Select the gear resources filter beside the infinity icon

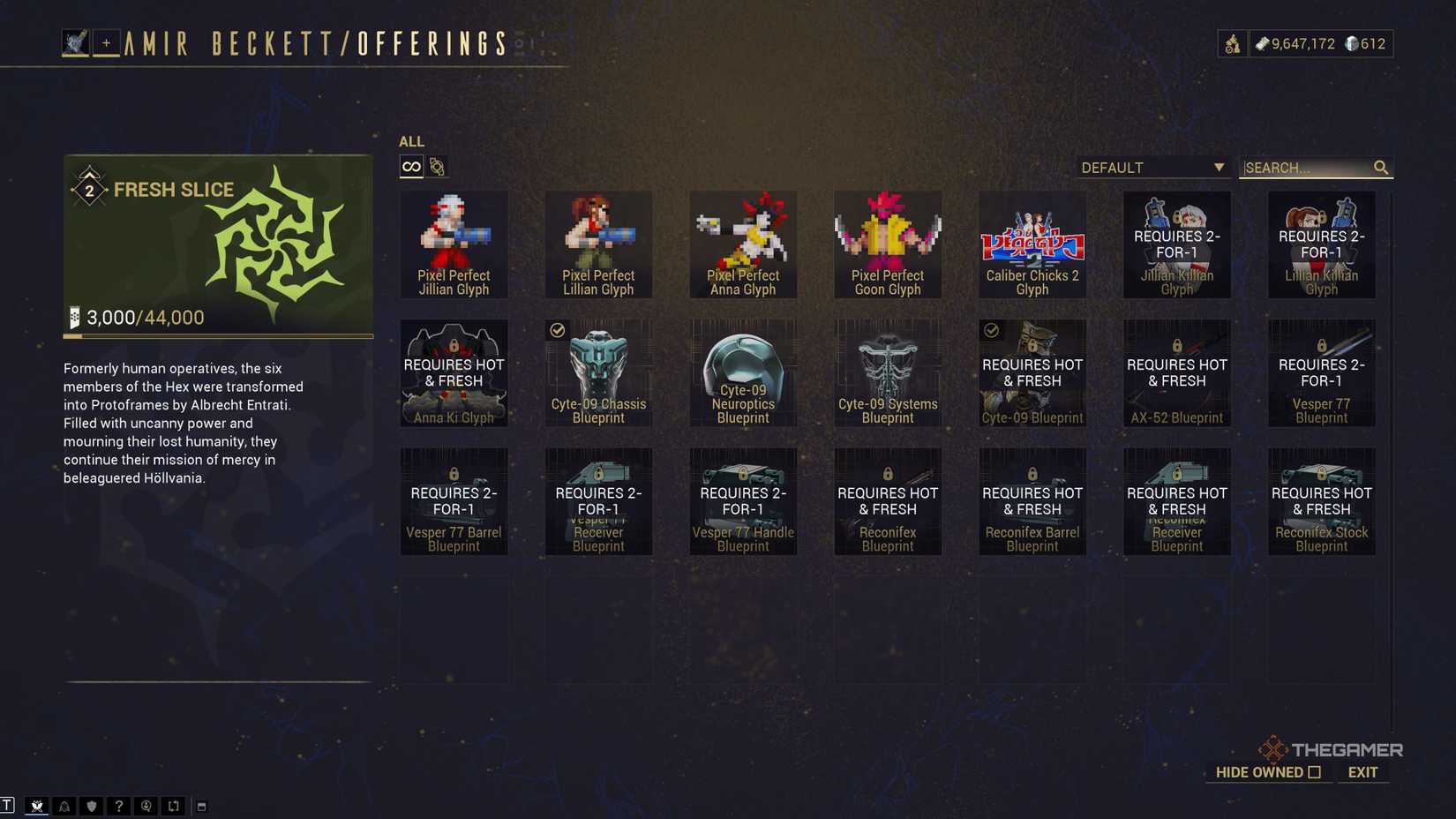[436, 167]
